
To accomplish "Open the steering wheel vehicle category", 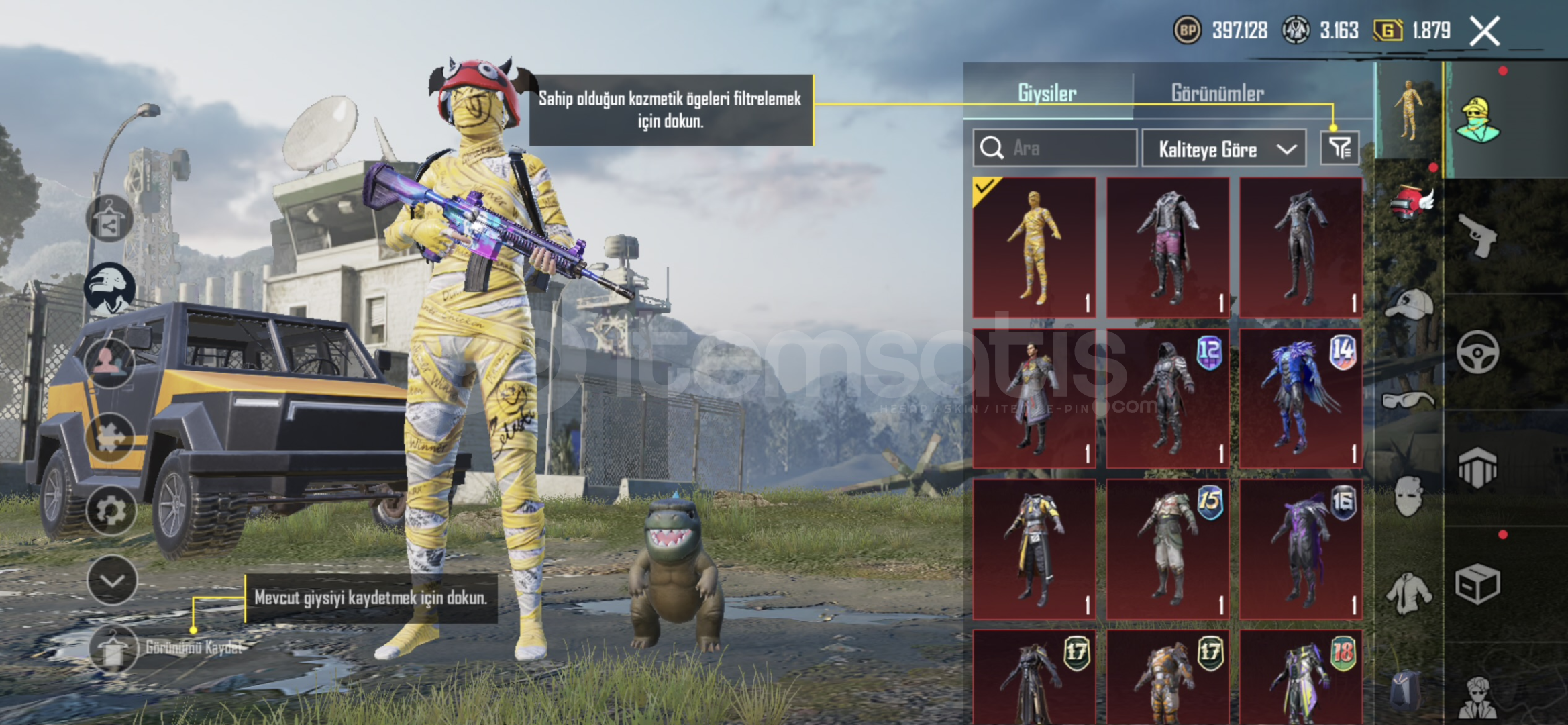I will (x=1477, y=352).
